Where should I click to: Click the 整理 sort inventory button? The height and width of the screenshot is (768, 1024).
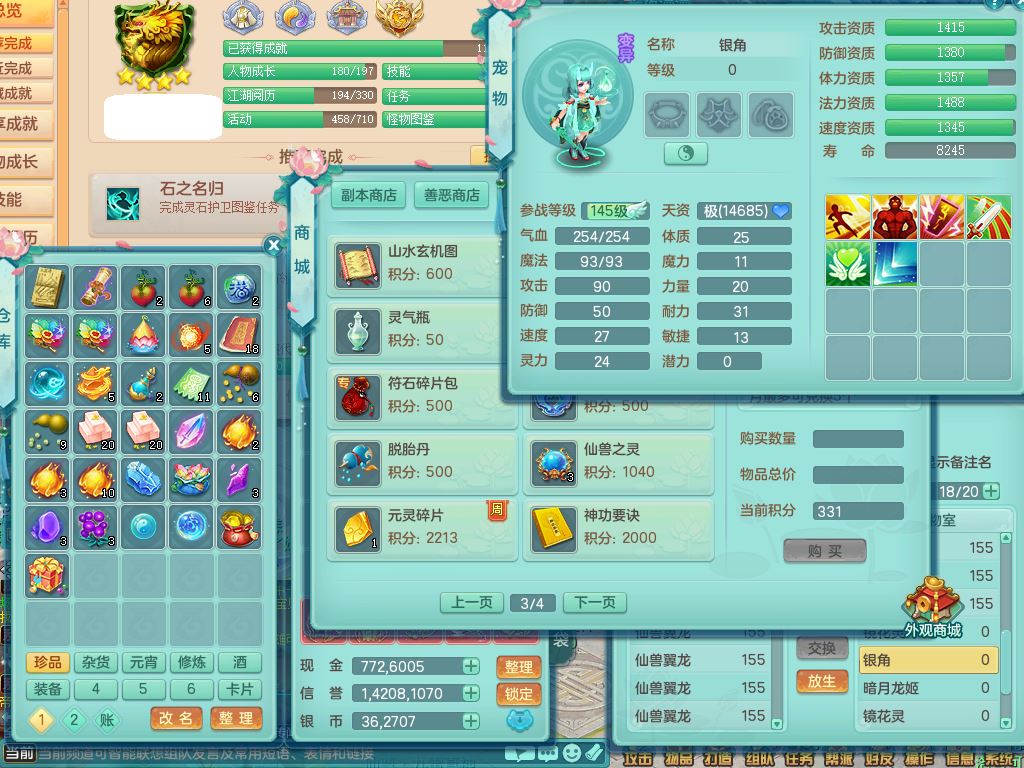coord(236,718)
